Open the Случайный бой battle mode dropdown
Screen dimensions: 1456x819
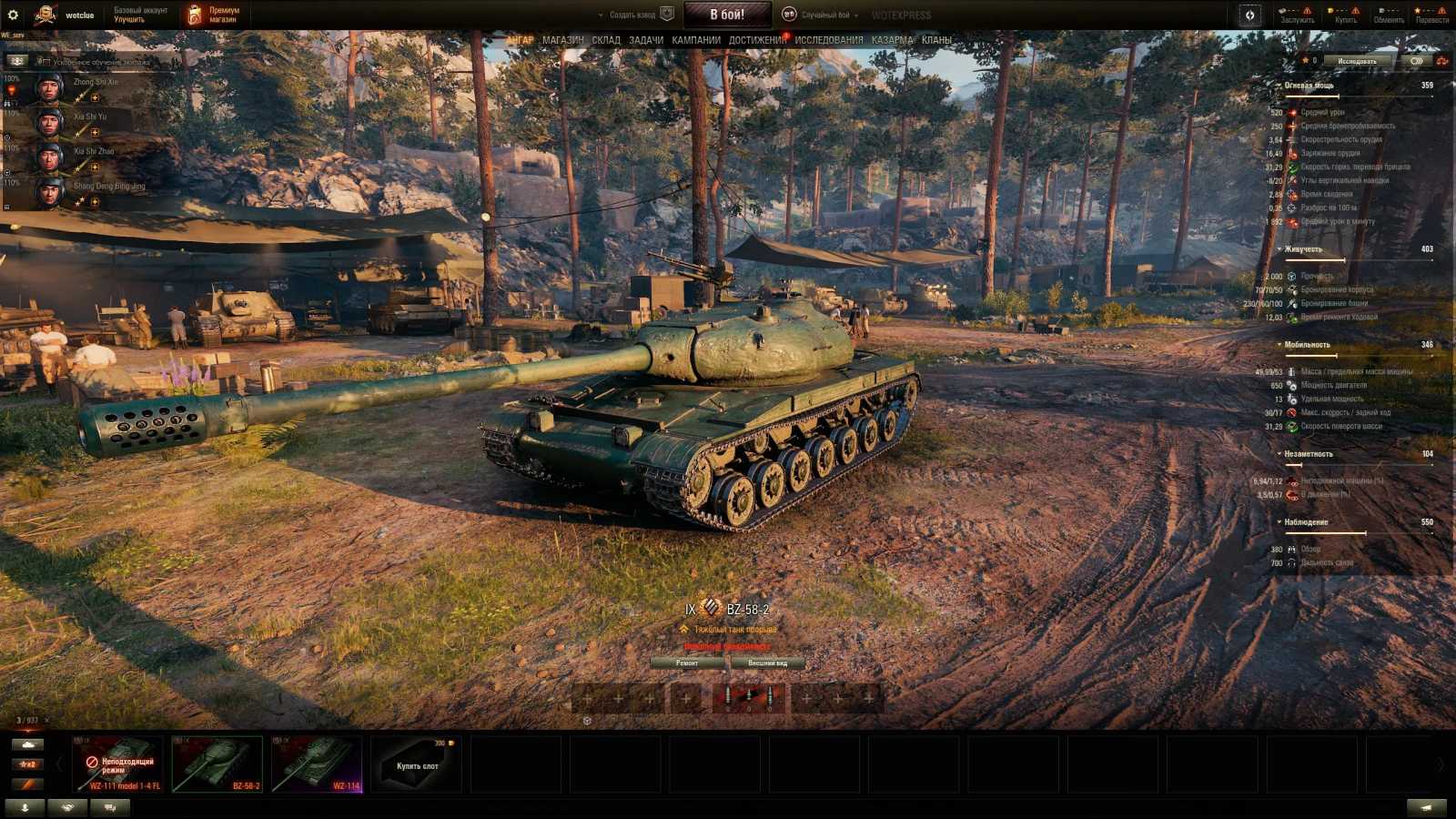click(825, 15)
